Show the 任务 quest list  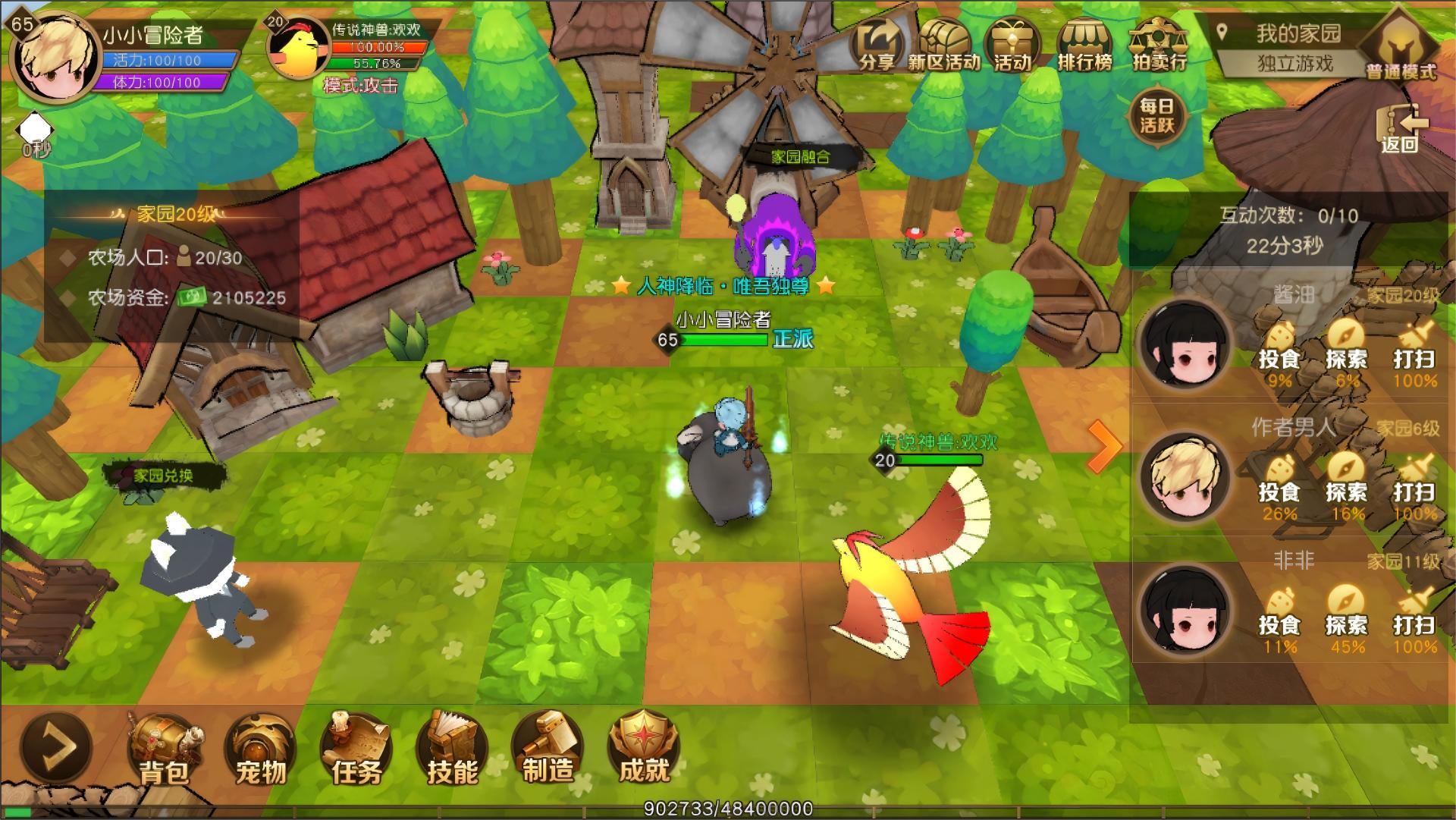(356, 749)
